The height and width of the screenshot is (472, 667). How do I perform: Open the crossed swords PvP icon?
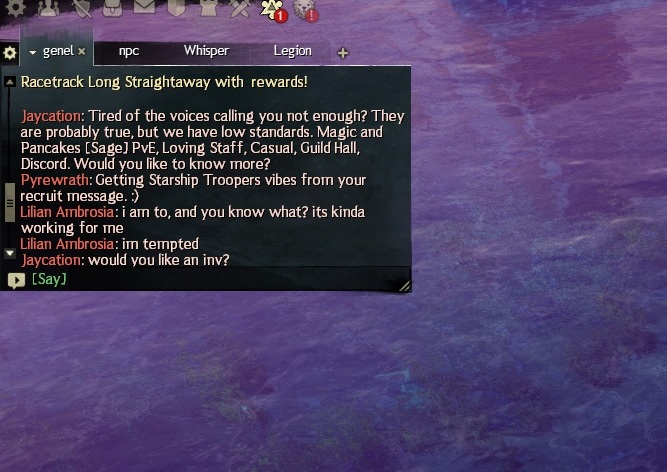239,9
